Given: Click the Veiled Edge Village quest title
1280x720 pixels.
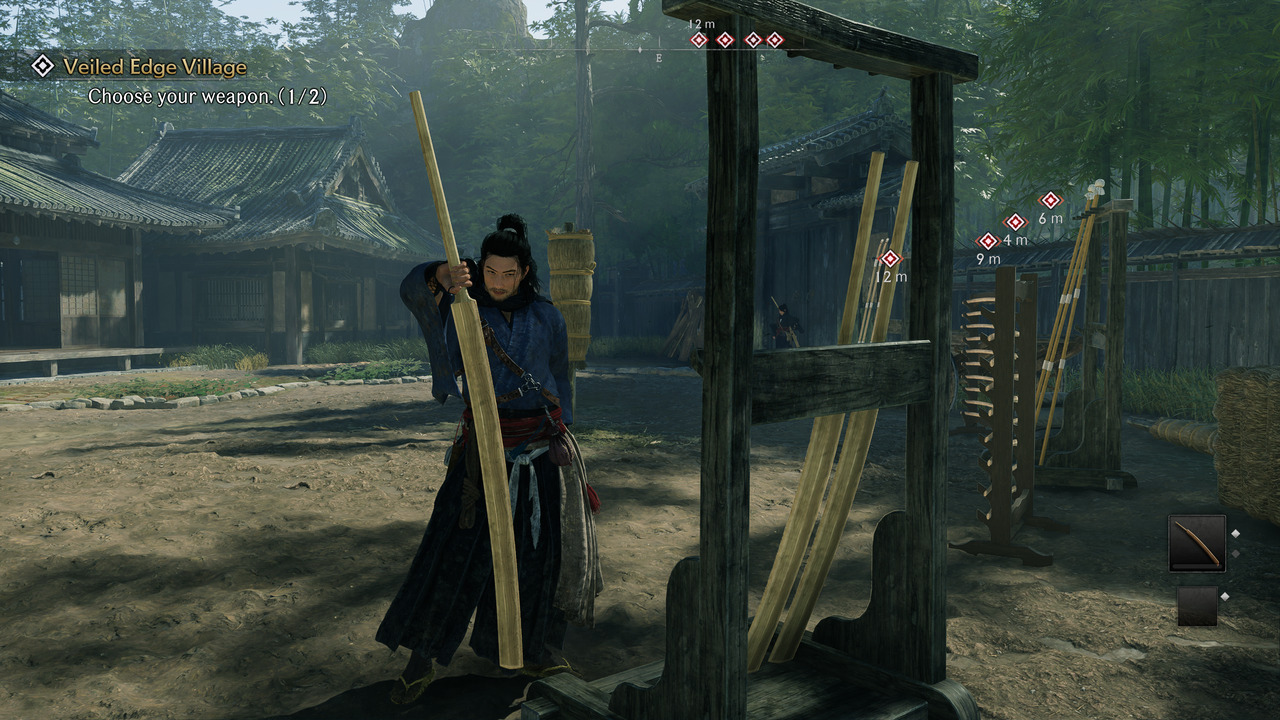Looking at the screenshot, I should click(x=153, y=68).
